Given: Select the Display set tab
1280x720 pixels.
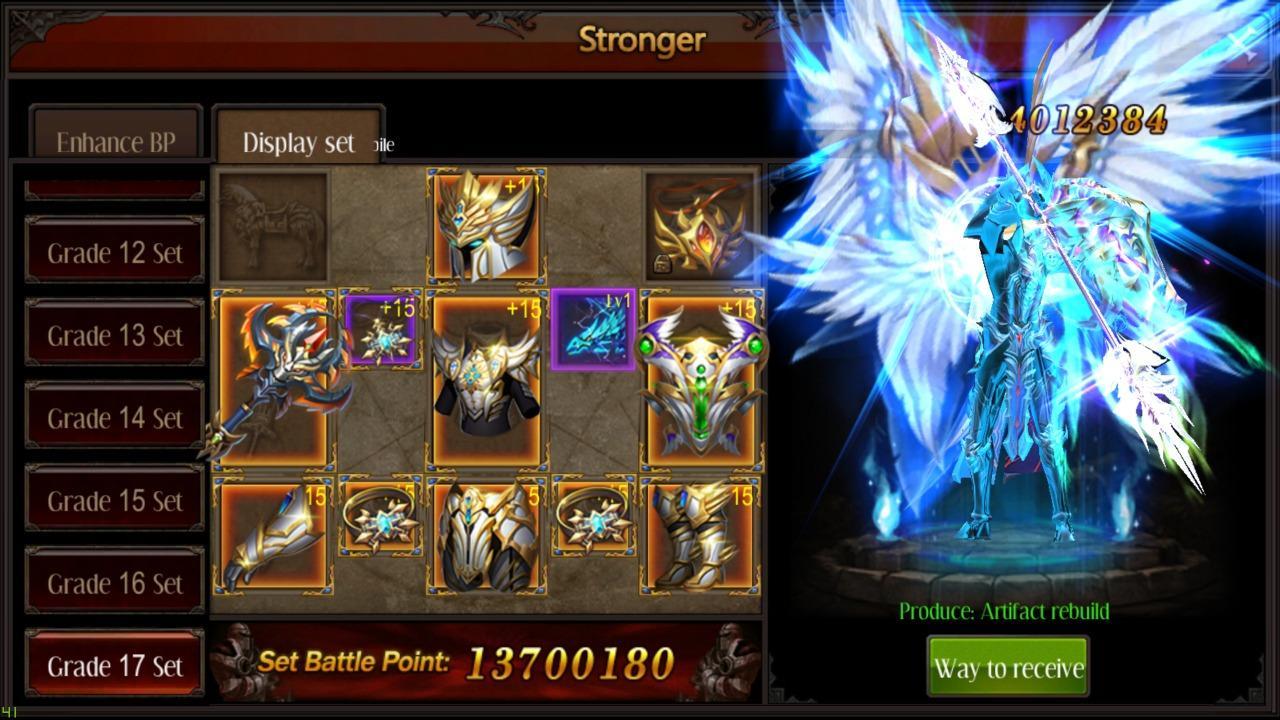Looking at the screenshot, I should [297, 142].
